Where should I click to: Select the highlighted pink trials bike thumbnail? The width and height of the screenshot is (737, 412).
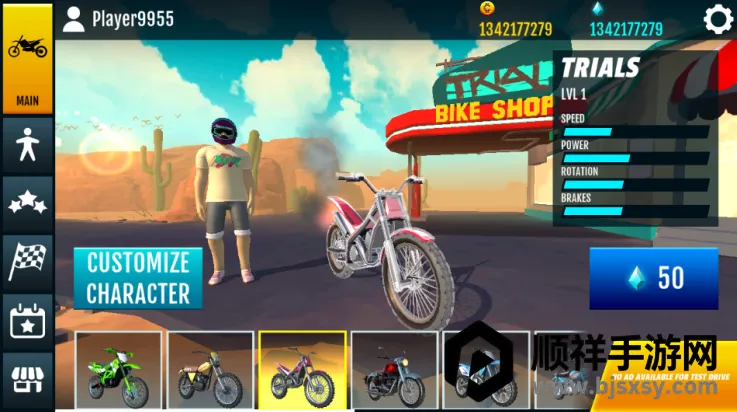pyautogui.click(x=302, y=371)
